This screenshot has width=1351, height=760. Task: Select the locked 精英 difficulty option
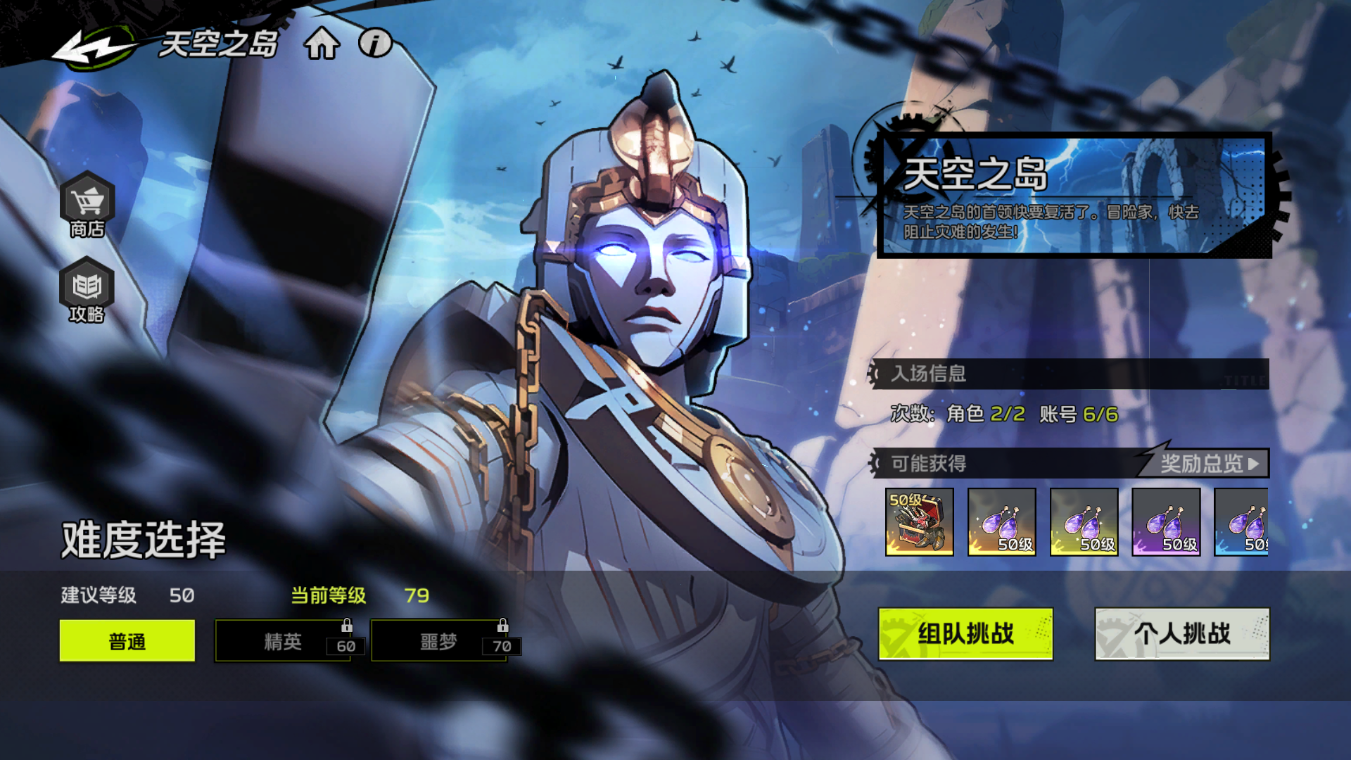283,641
